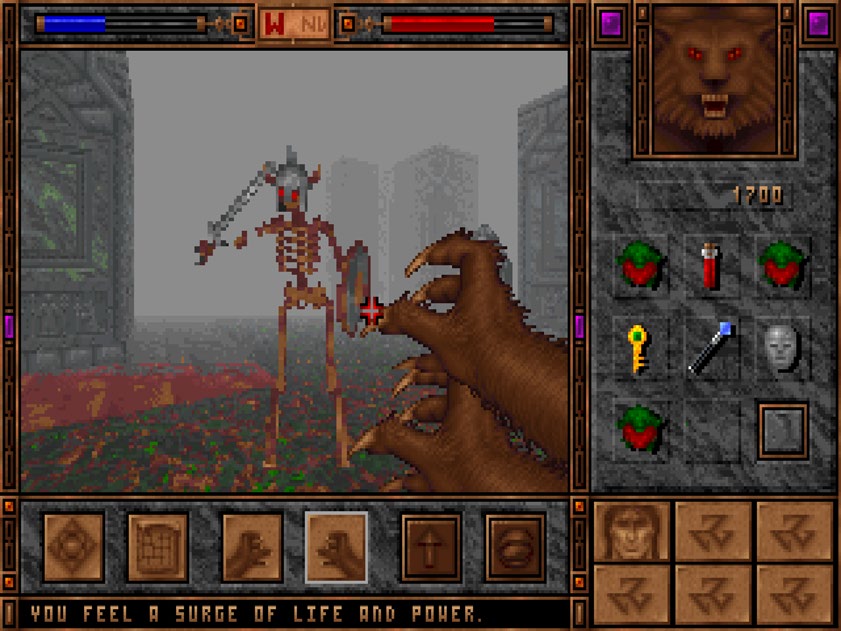Select the silver mask item
The image size is (841, 631).
pyautogui.click(x=783, y=347)
